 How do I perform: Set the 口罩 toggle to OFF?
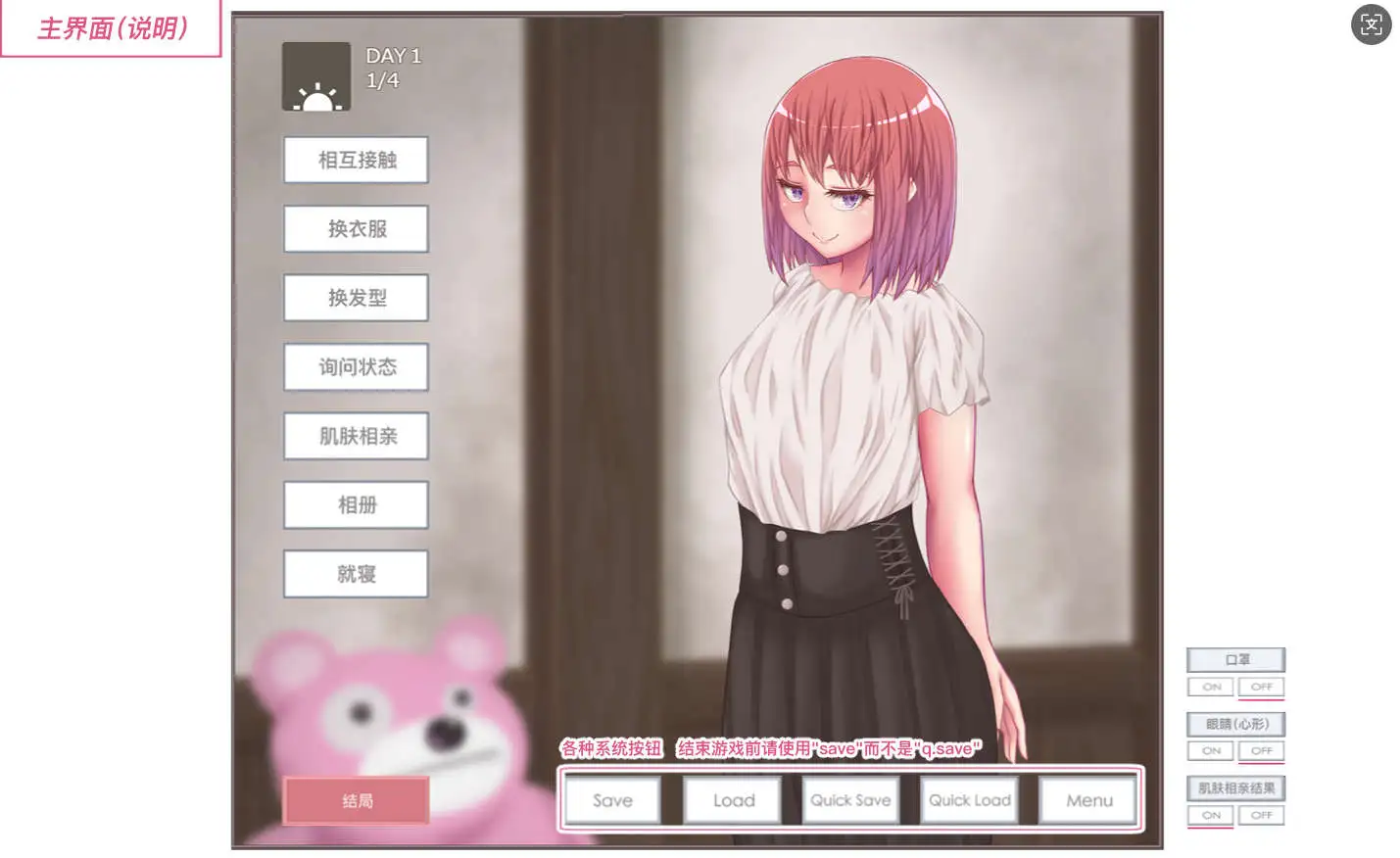(x=1262, y=687)
